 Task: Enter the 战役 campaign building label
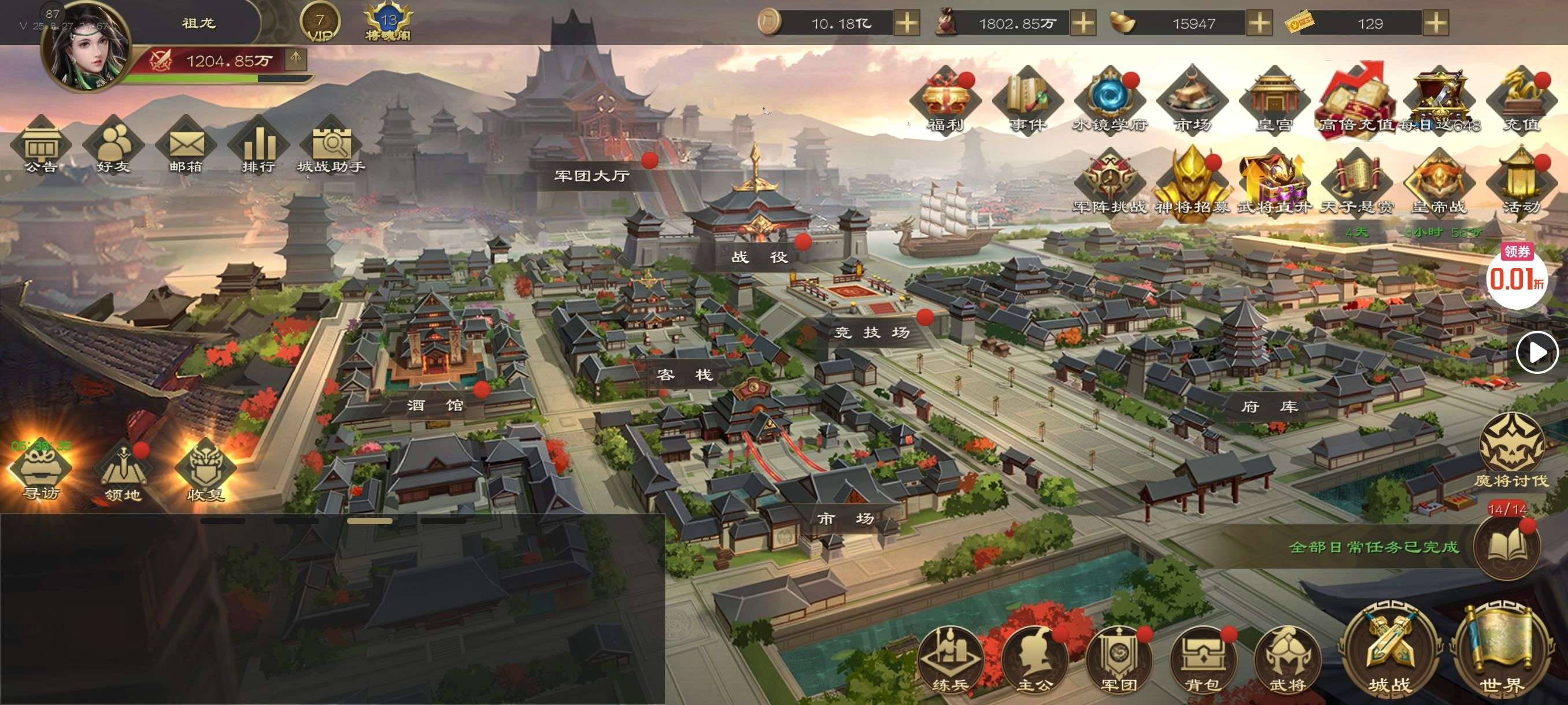760,257
